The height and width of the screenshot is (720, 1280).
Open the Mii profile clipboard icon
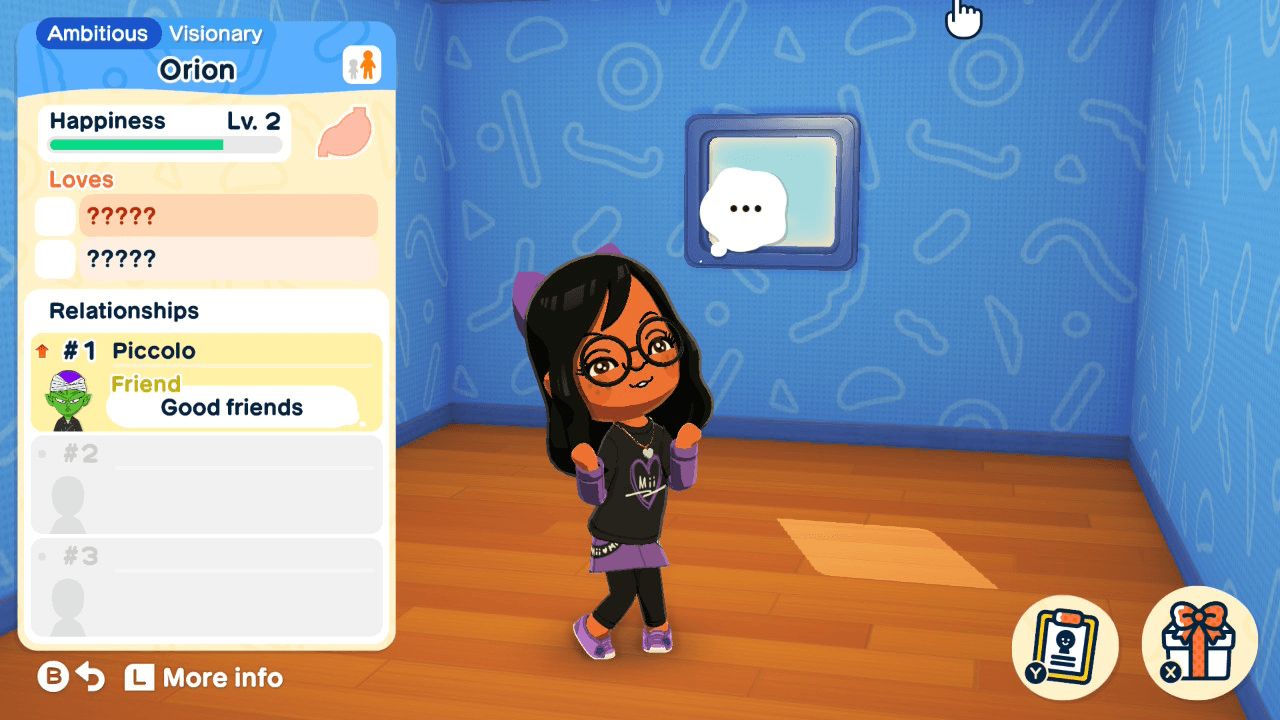pyautogui.click(x=1063, y=646)
